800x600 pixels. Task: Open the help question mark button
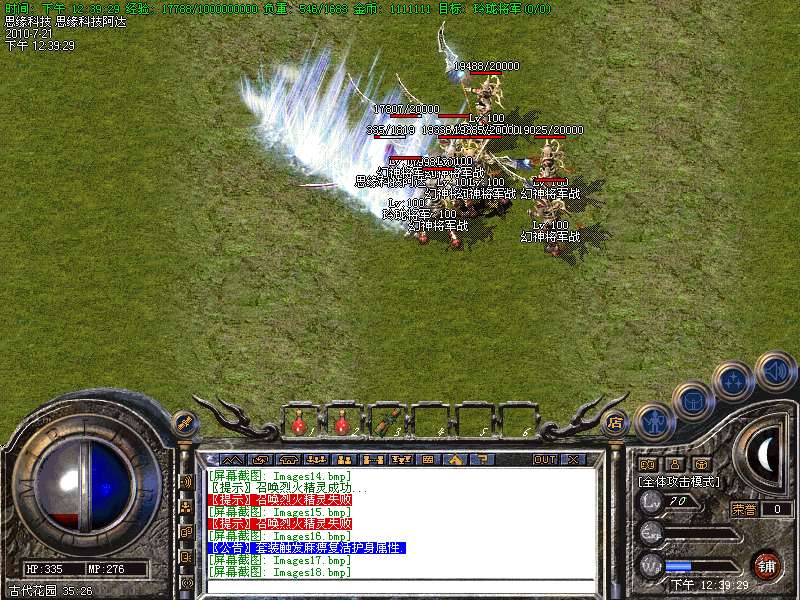coord(481,459)
